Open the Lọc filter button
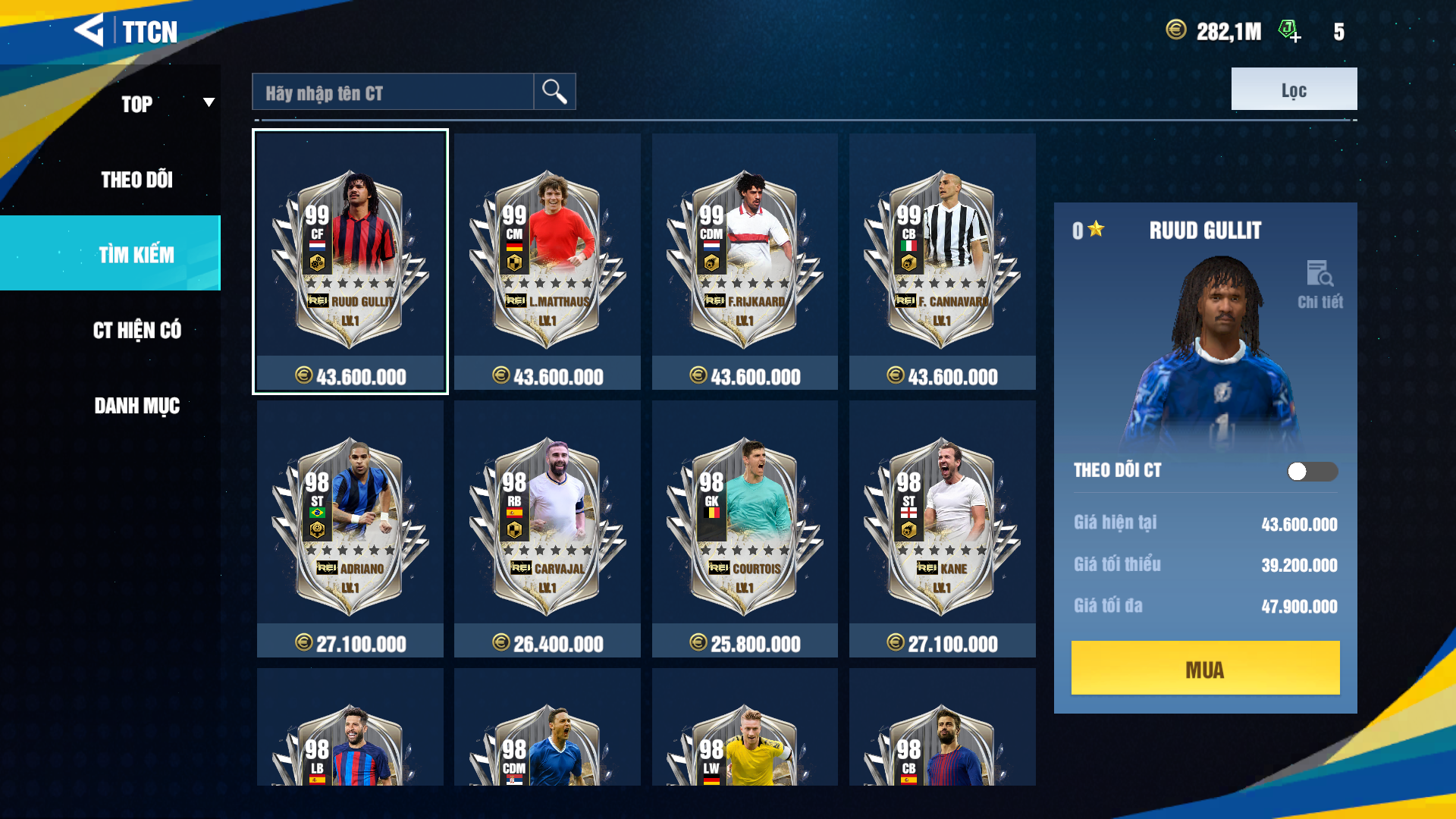 1294,89
